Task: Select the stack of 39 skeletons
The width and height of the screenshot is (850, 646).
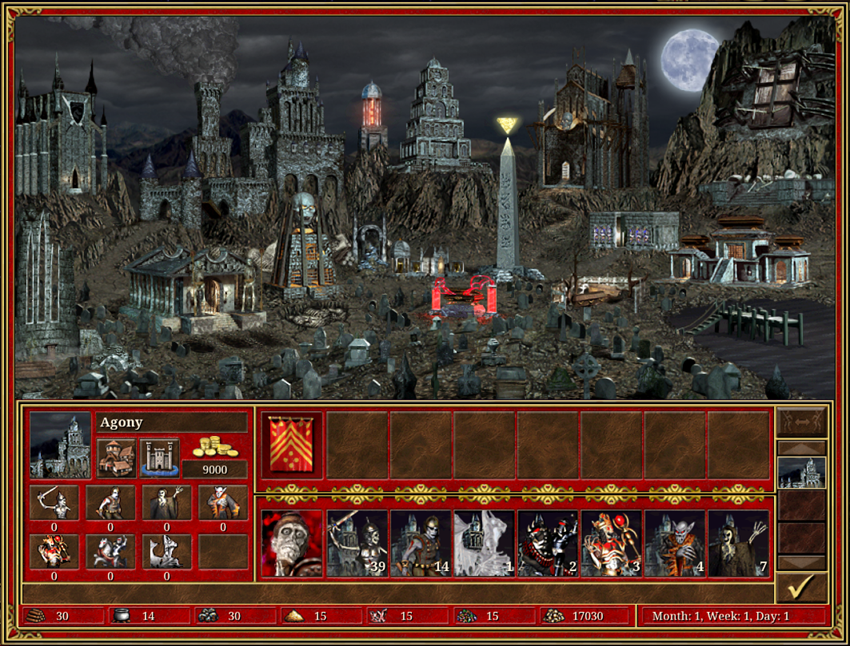Action: (357, 544)
